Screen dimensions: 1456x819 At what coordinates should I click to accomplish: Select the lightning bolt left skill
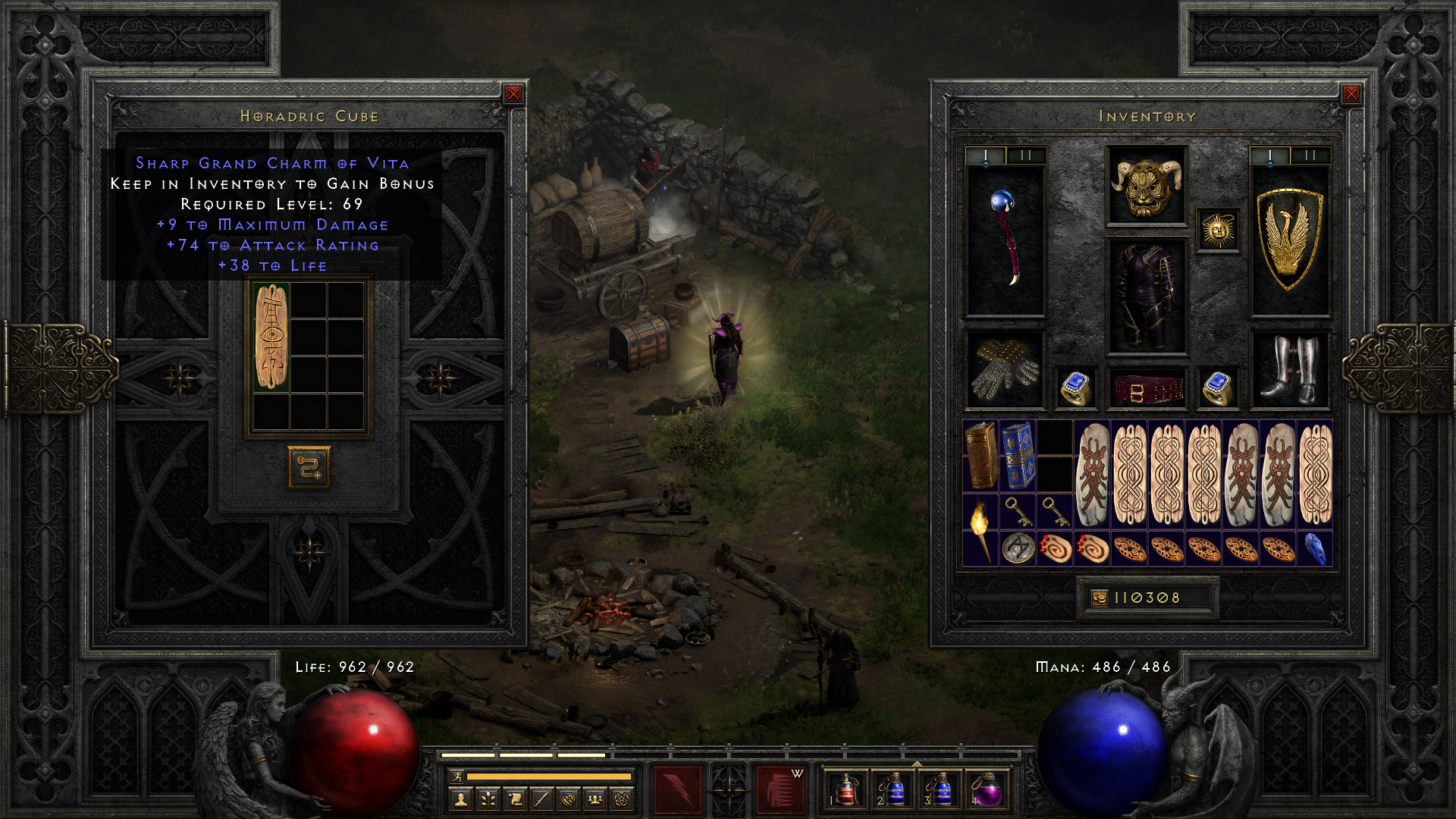pos(678,790)
